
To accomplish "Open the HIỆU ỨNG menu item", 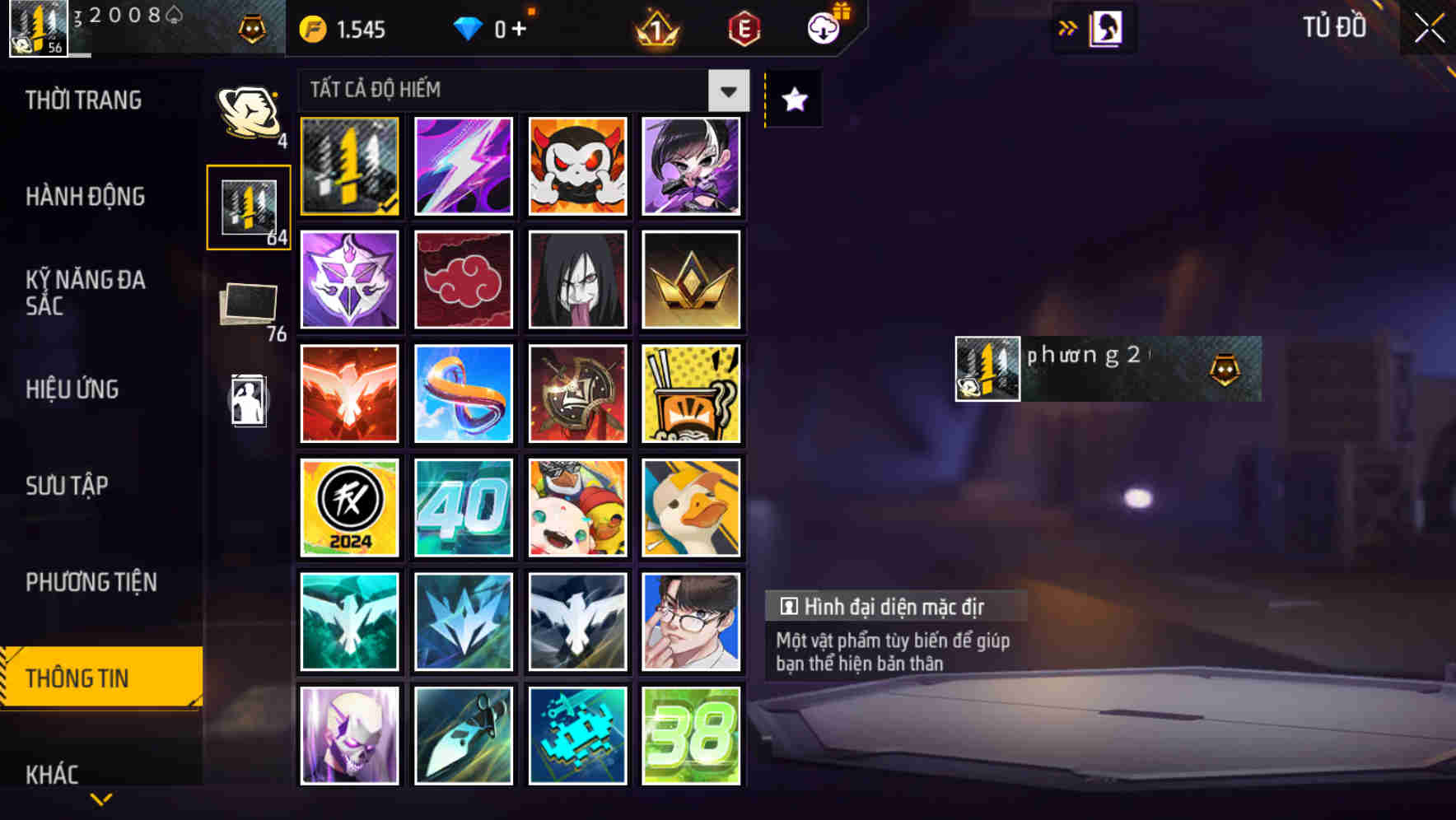I will pyautogui.click(x=71, y=389).
